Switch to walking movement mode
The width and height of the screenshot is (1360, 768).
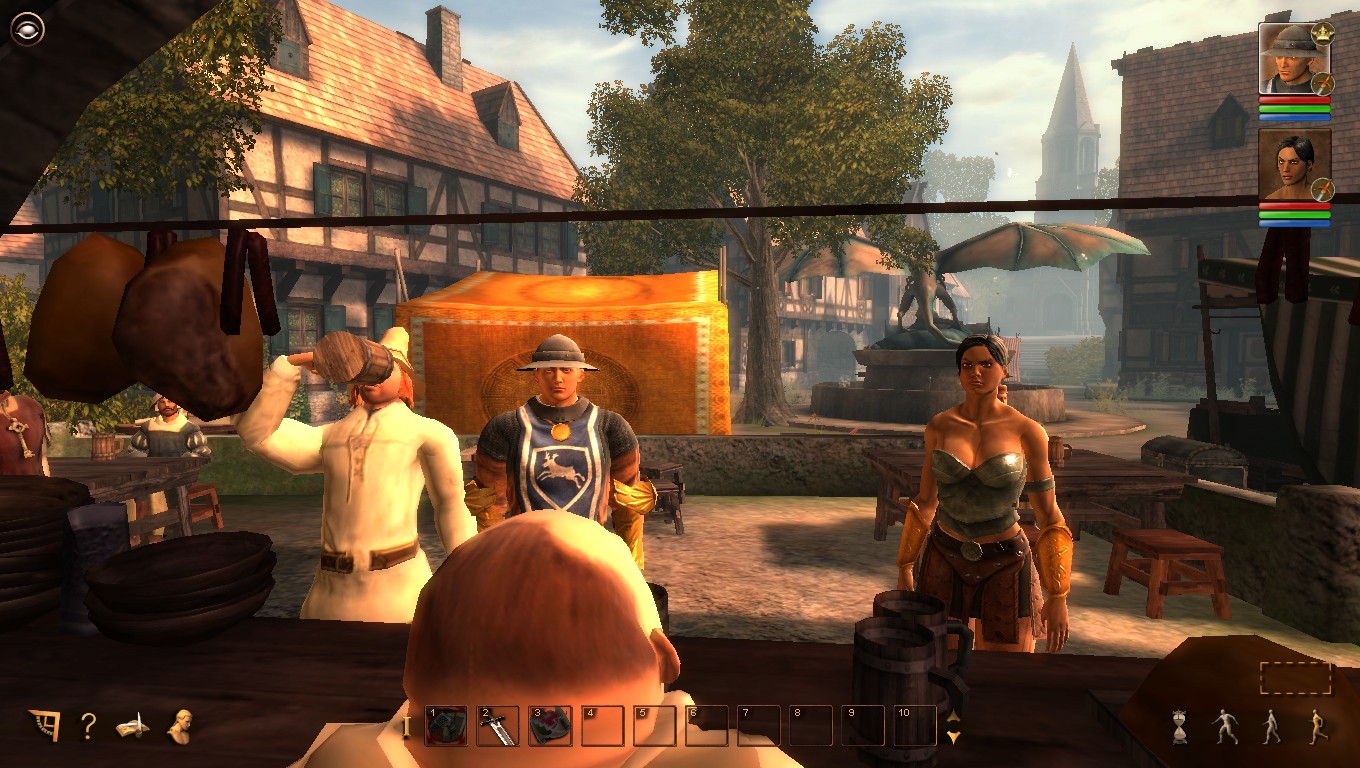tap(1272, 725)
